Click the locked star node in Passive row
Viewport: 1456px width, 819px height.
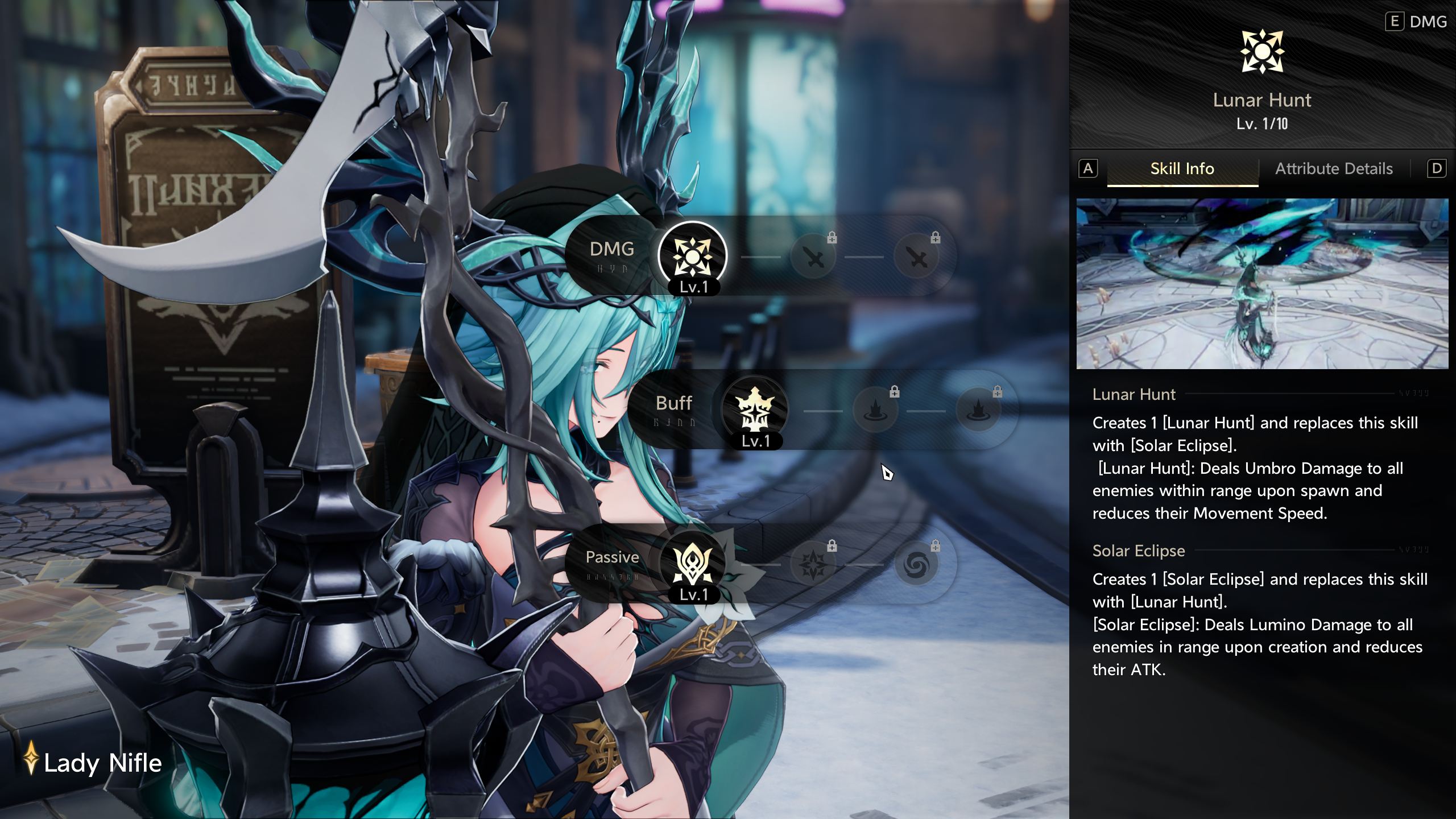coord(814,565)
